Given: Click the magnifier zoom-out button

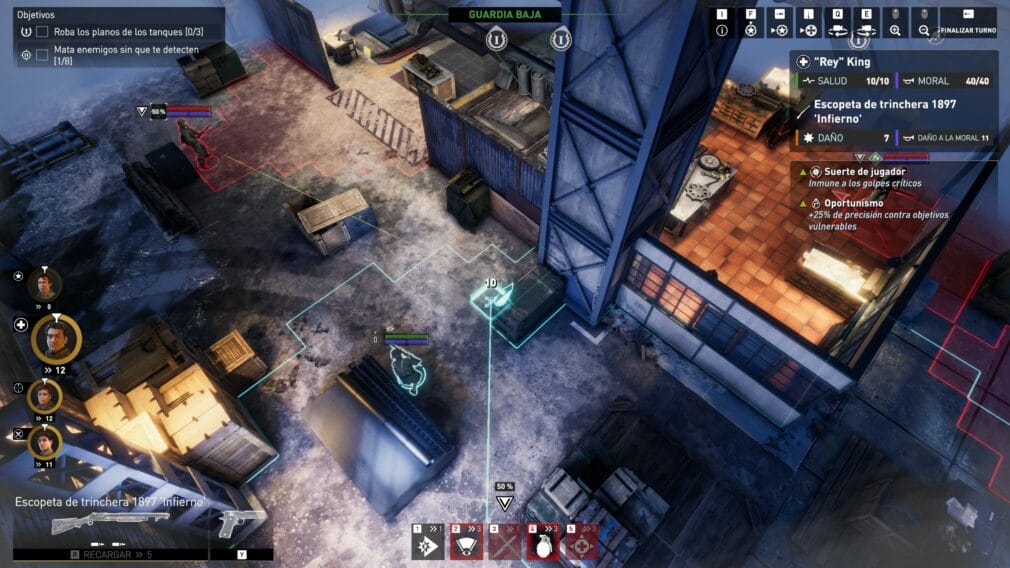Looking at the screenshot, I should click(925, 23).
